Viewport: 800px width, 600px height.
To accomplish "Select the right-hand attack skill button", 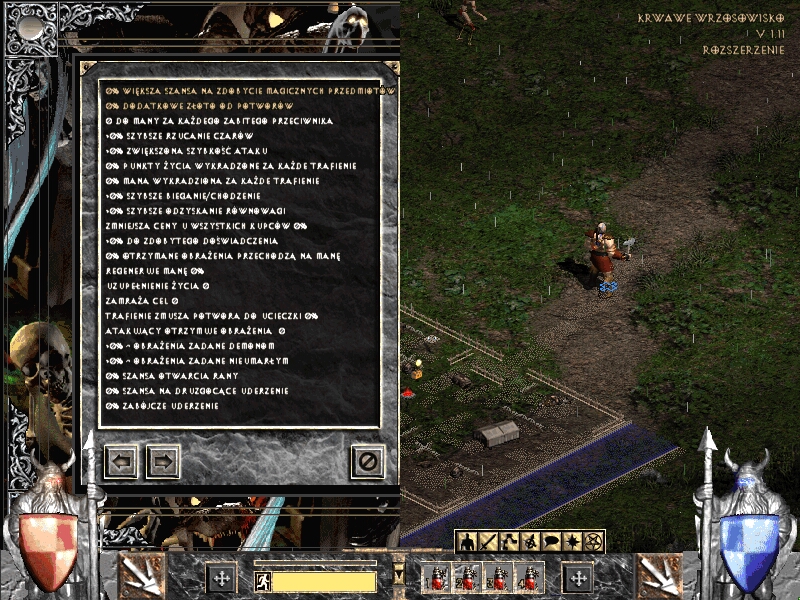I will coord(659,576).
